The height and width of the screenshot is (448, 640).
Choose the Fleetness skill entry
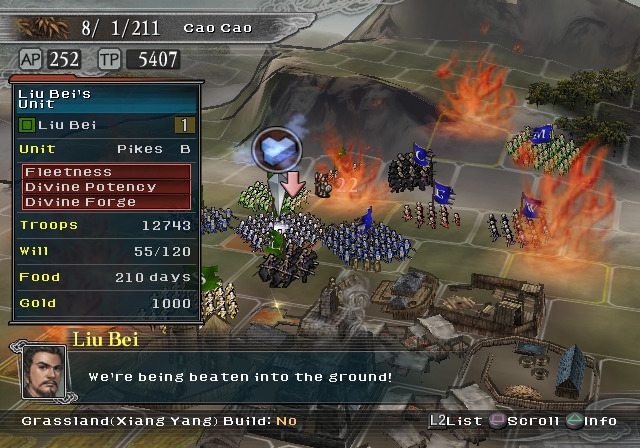click(x=107, y=172)
